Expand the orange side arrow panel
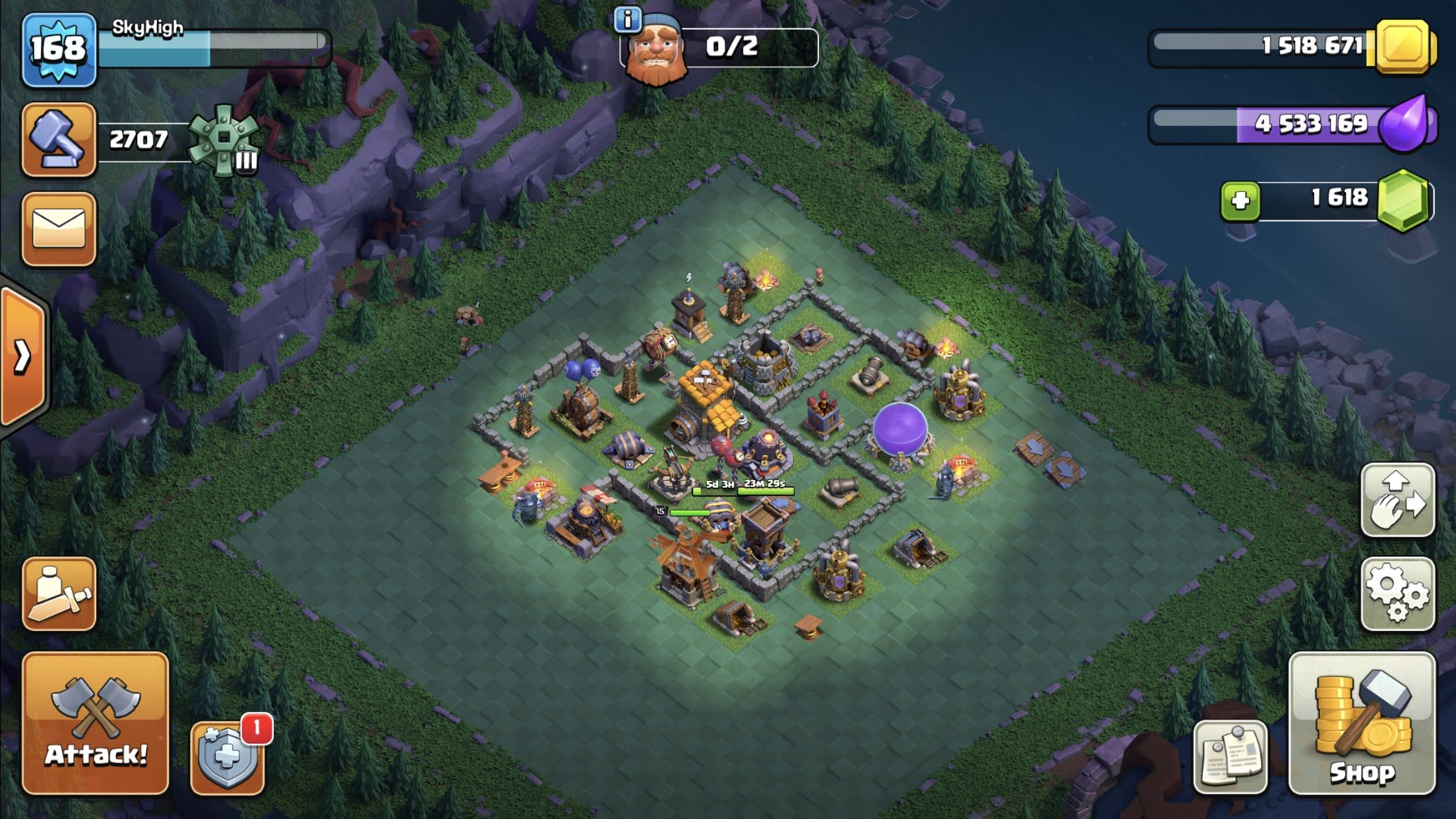 coord(23,357)
